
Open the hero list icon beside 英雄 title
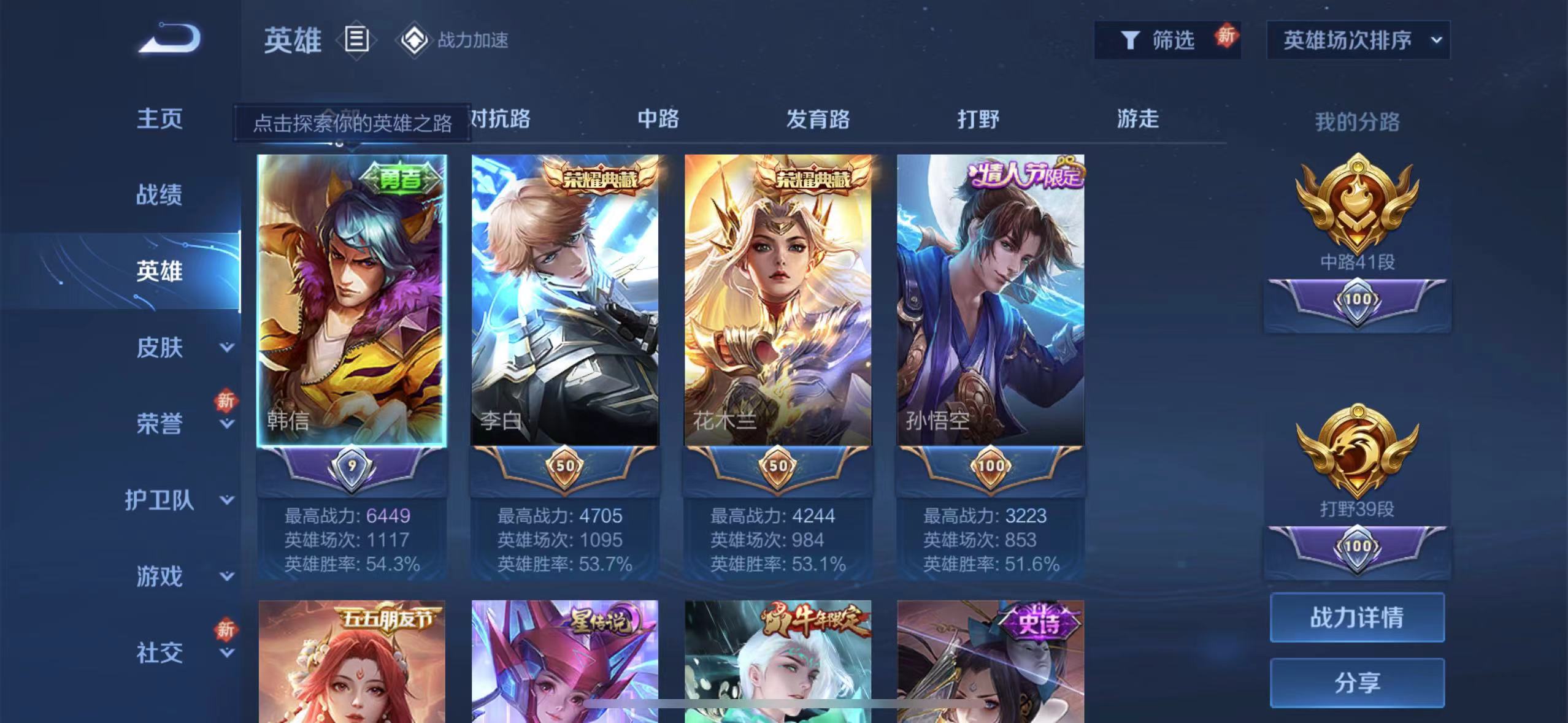[356, 40]
